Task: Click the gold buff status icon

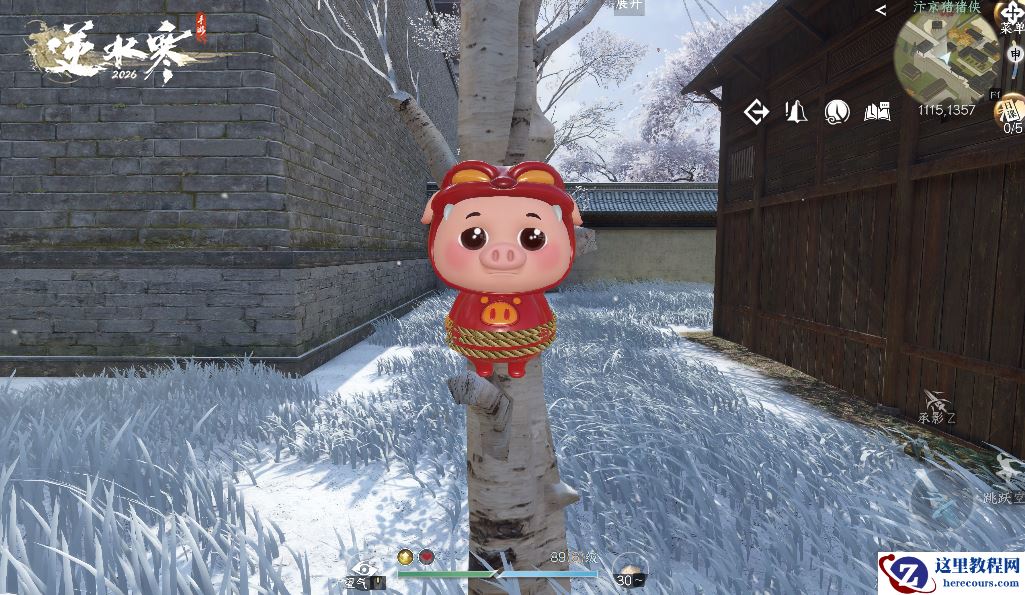Action: 405,557
